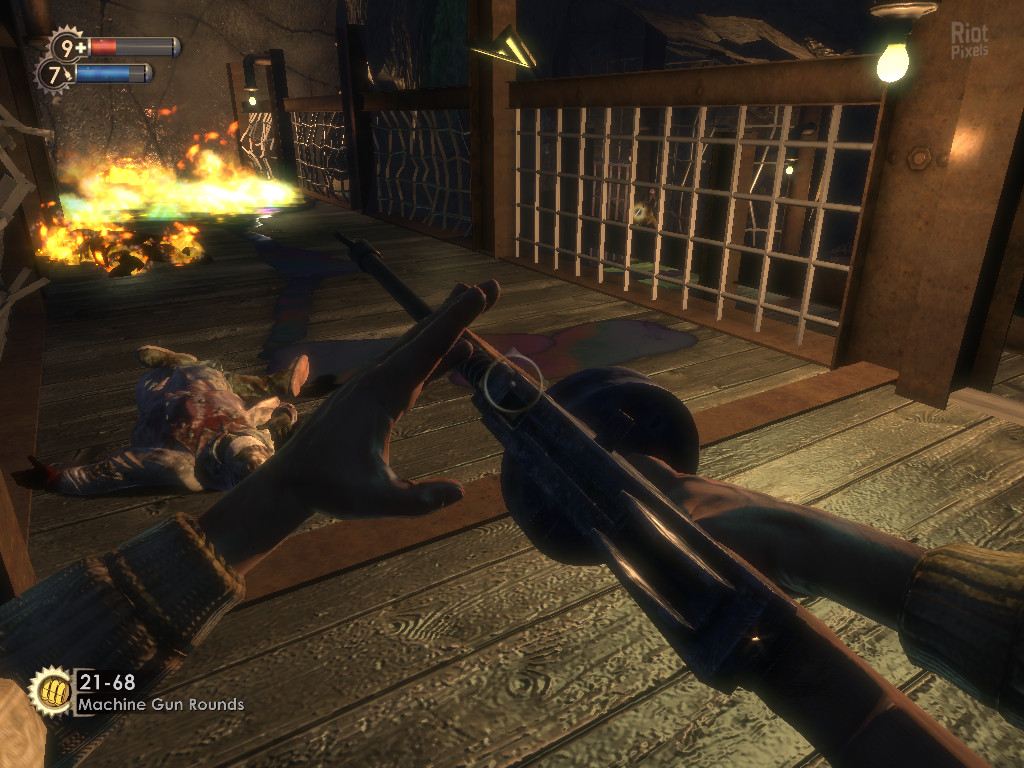Click the golden objective direction arrow

point(505,48)
